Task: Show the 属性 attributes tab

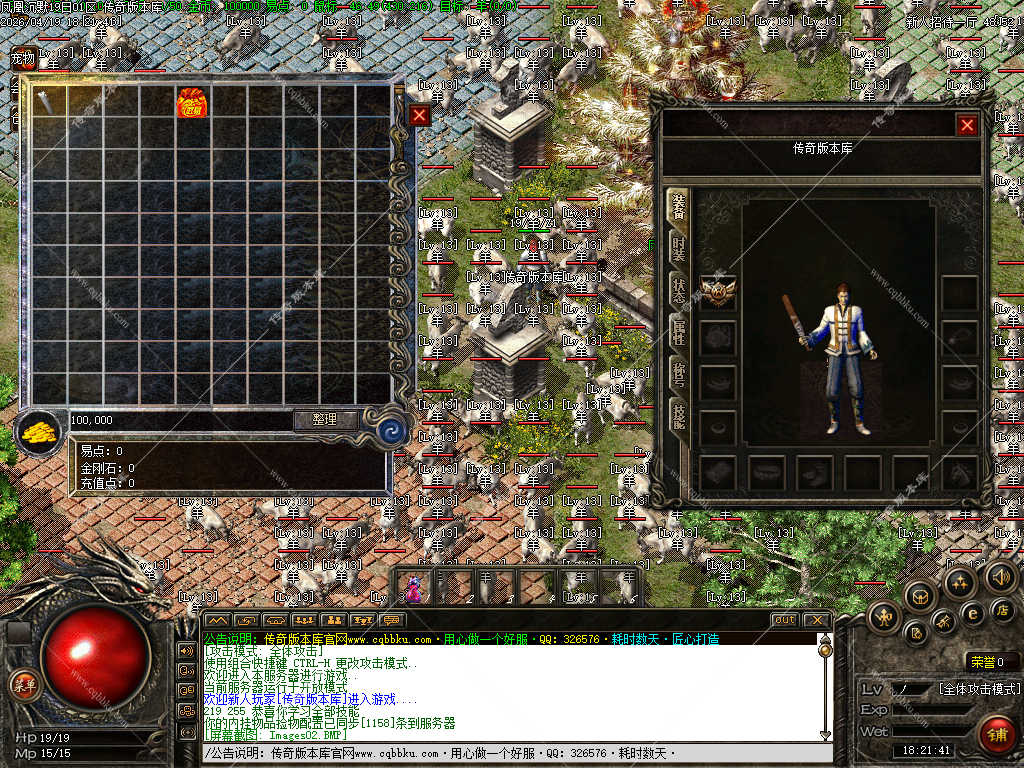Action: coord(678,333)
